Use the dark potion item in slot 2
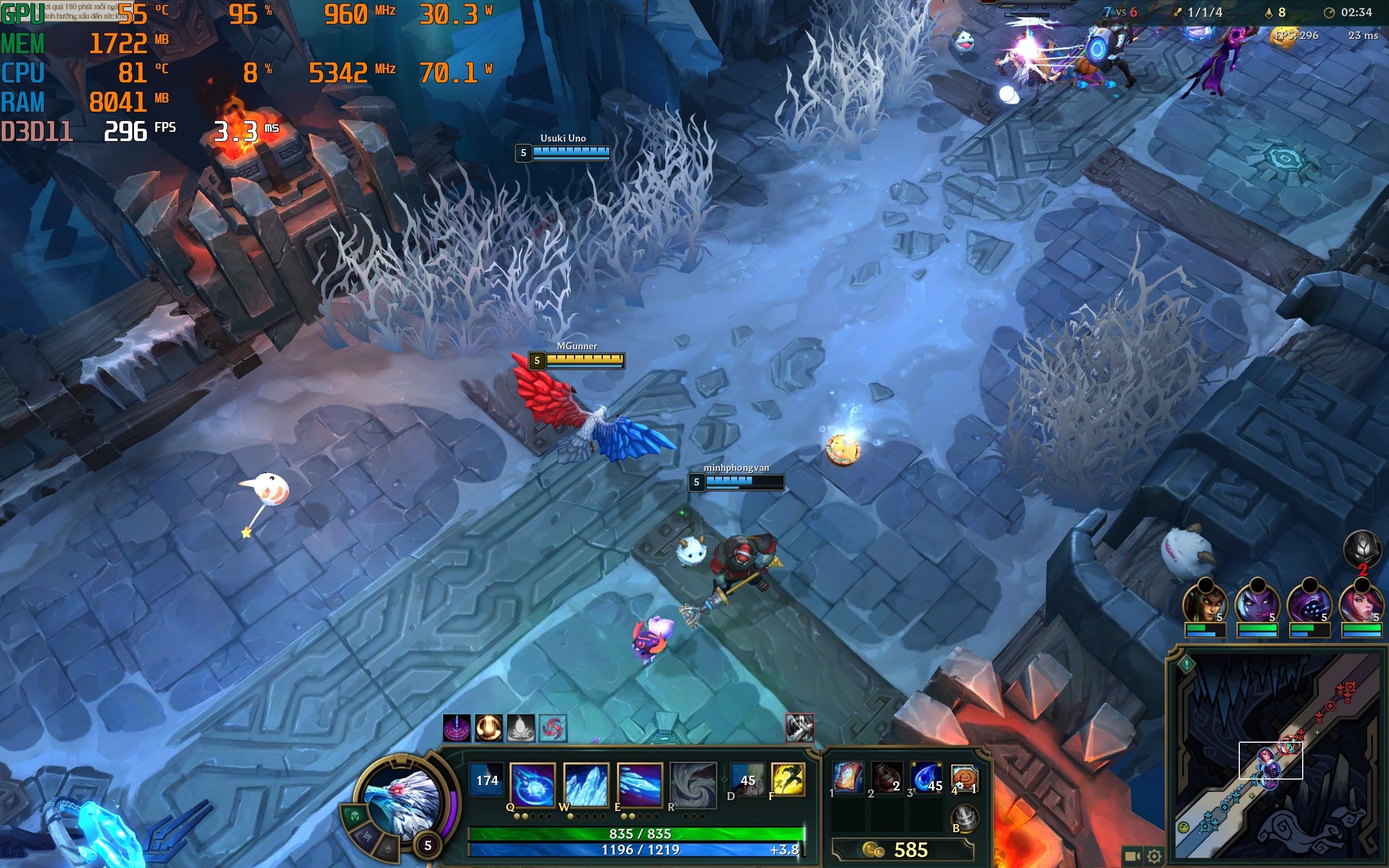The height and width of the screenshot is (868, 1389). coord(887,778)
